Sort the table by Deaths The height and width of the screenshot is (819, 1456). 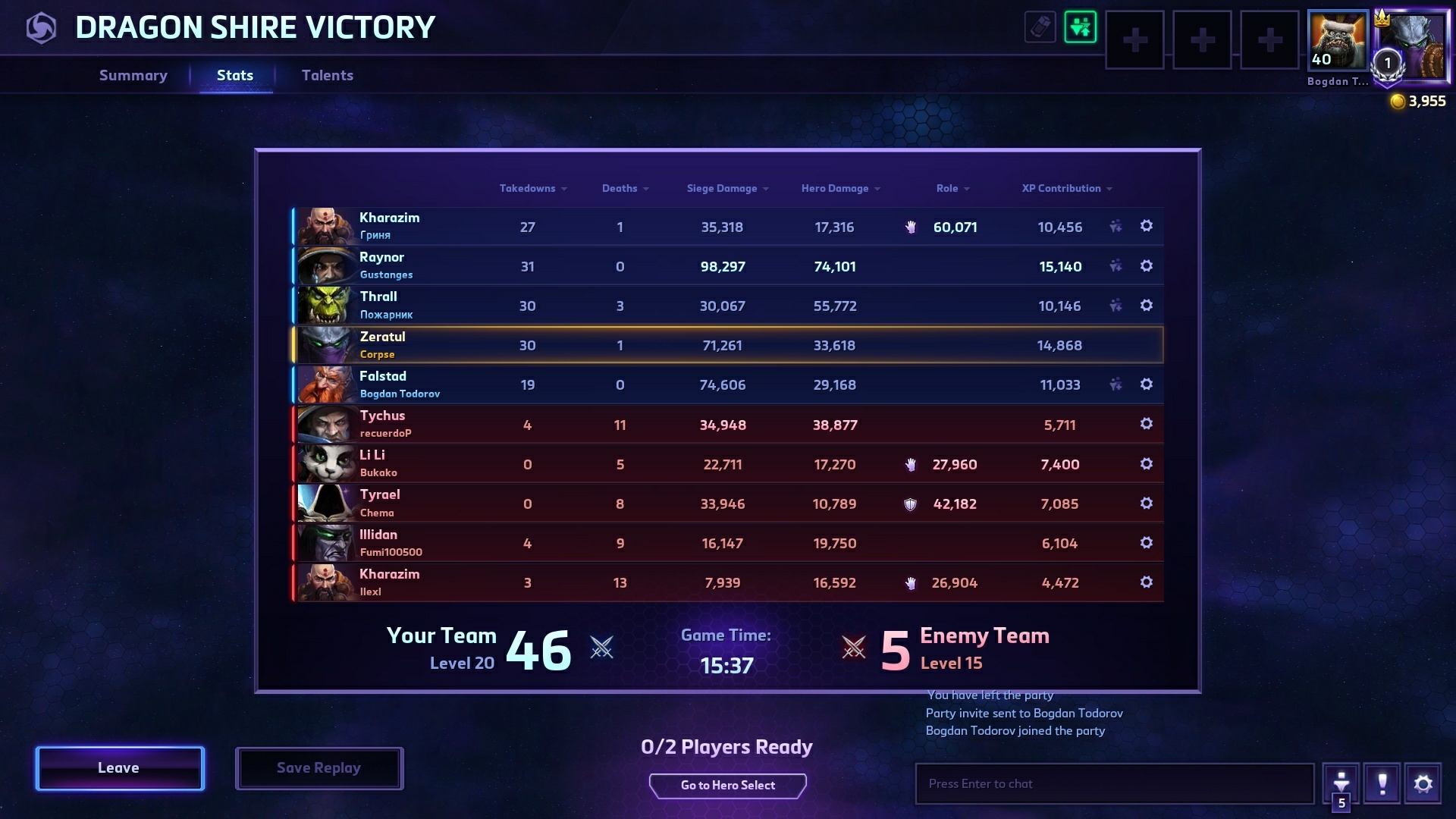click(624, 188)
